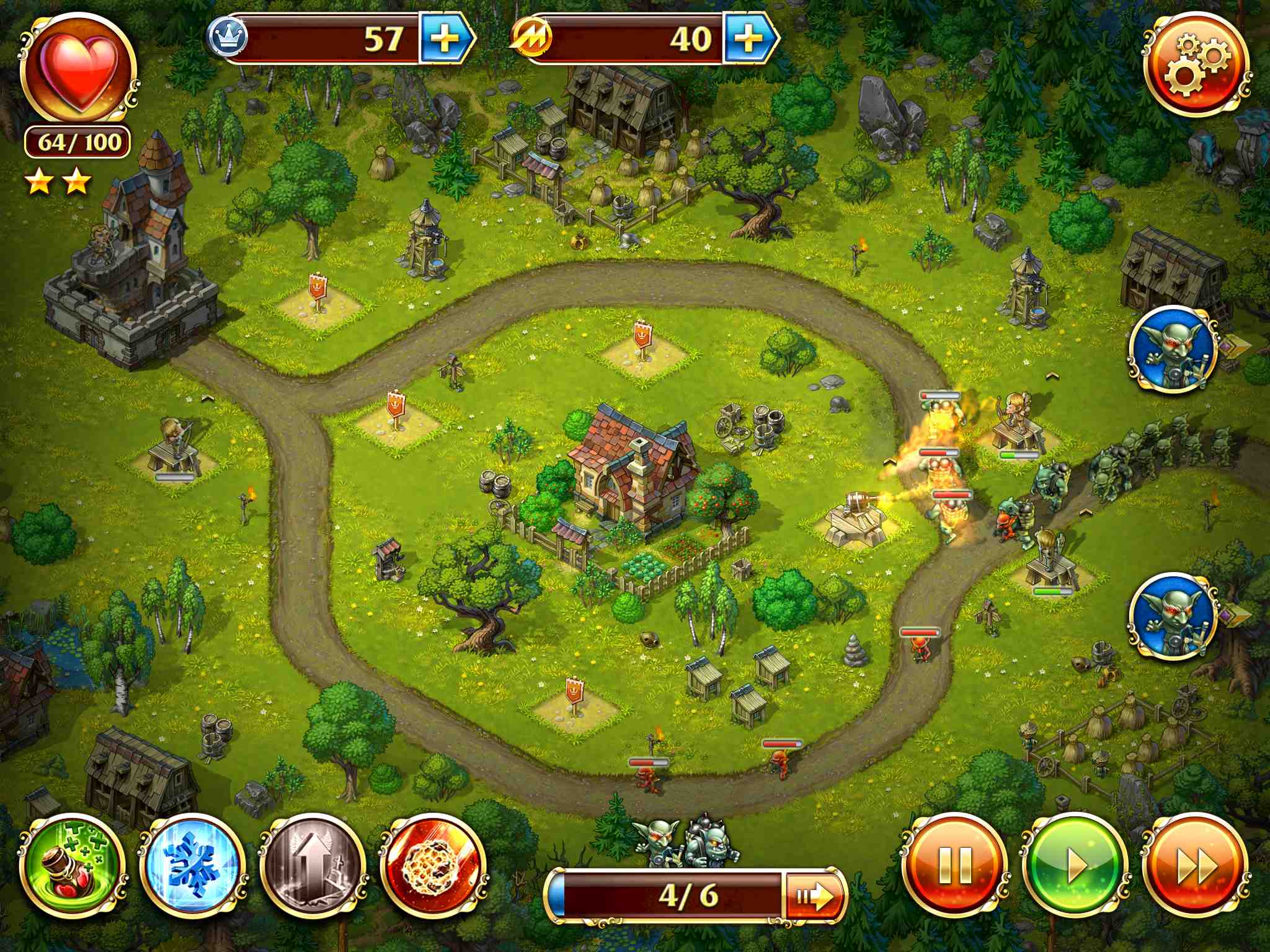Image resolution: width=1270 pixels, height=952 pixels.
Task: Add more crown coins with plus button
Action: [444, 39]
